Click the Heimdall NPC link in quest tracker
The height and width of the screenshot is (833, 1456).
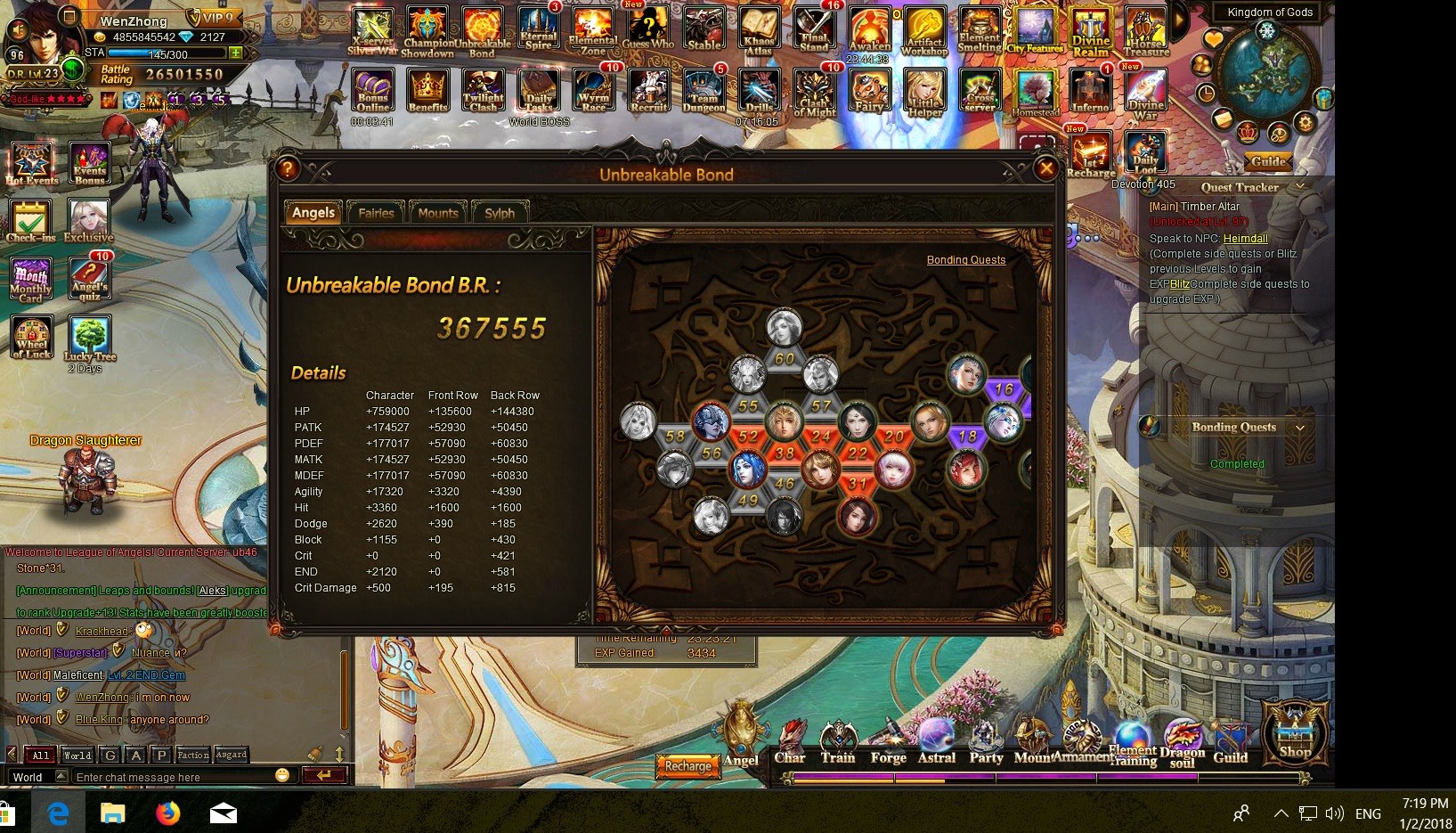(x=1245, y=239)
